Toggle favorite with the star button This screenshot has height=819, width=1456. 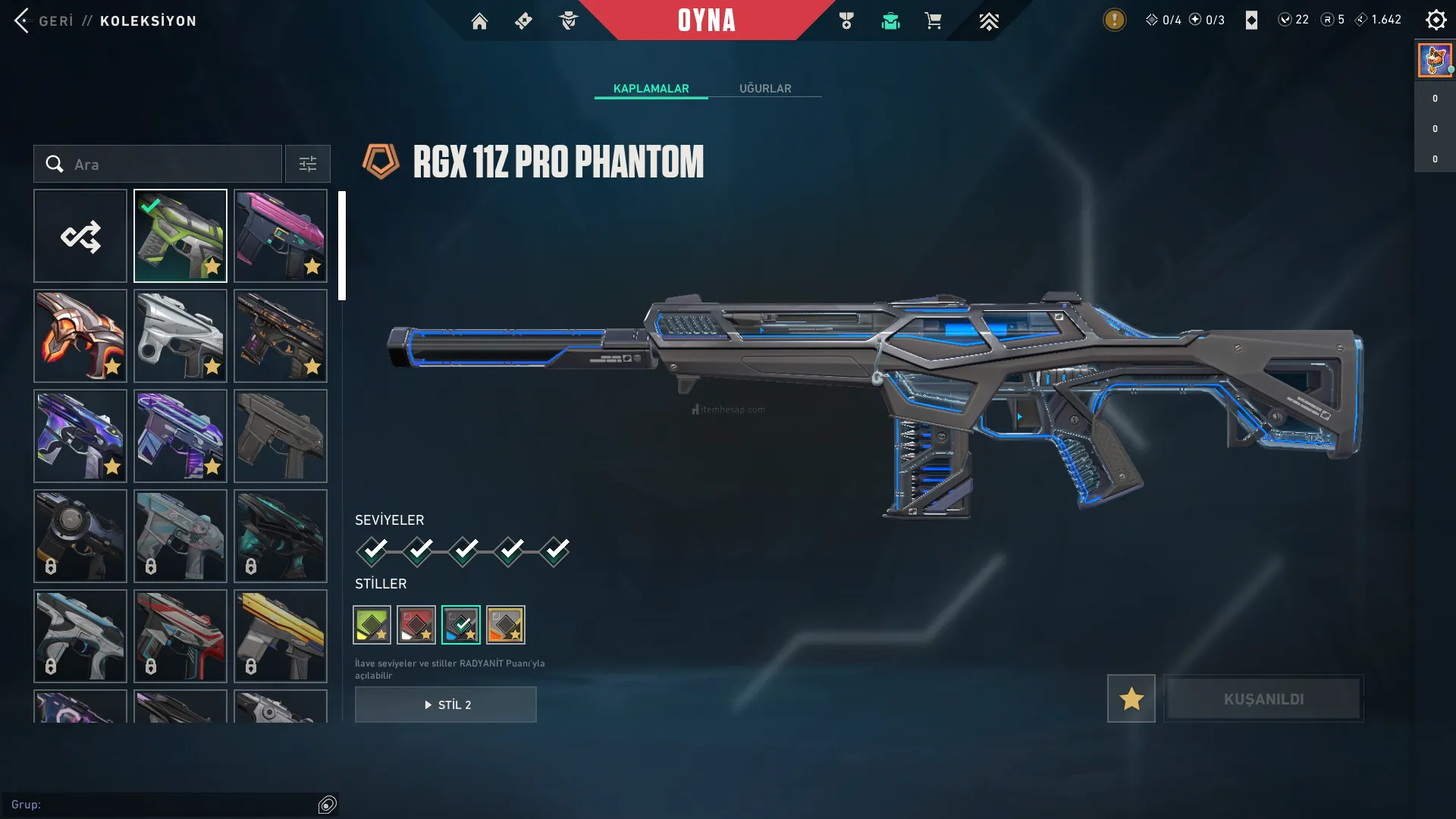coord(1131,698)
